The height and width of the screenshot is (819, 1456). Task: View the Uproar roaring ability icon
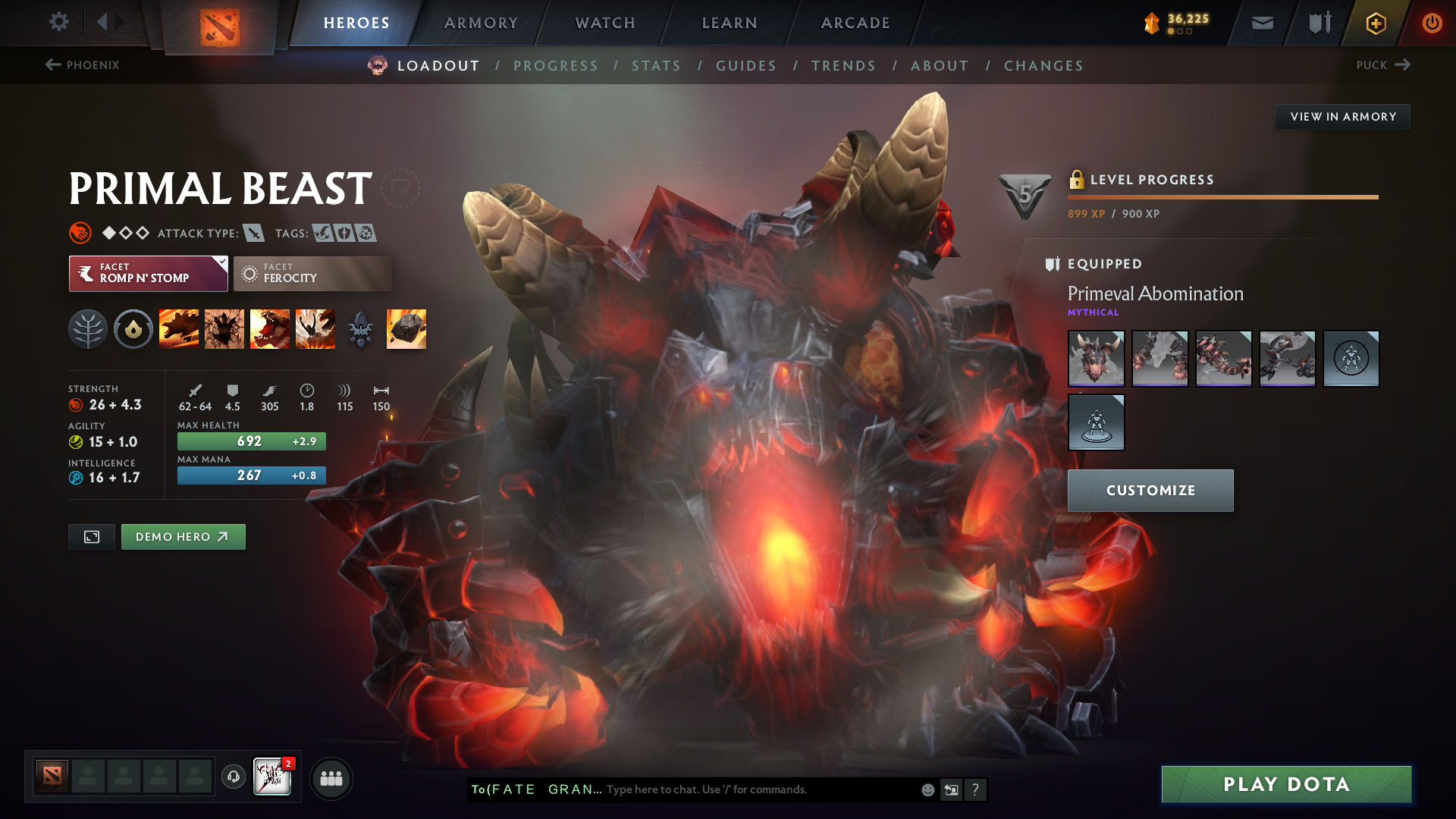270,328
